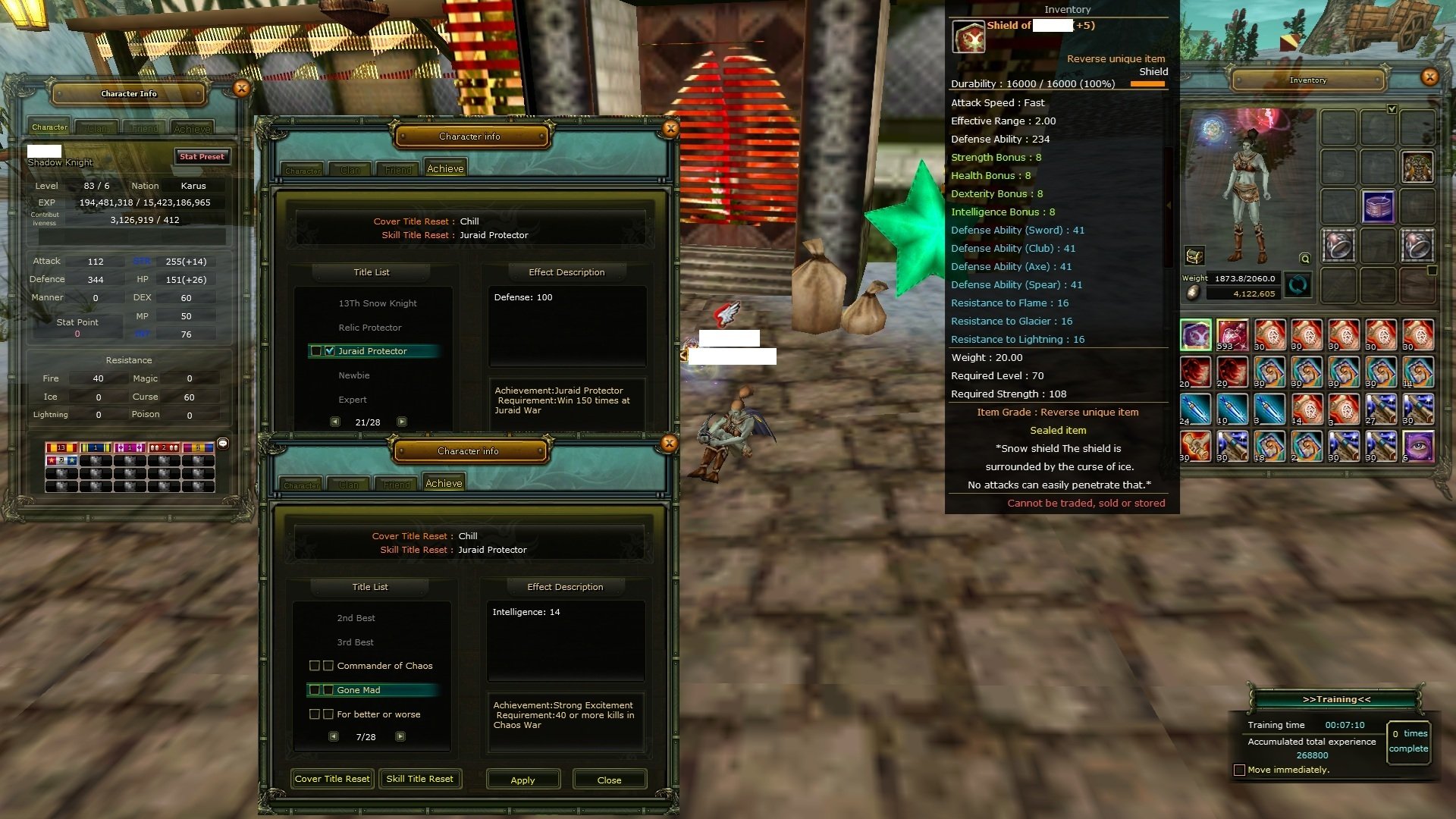Screen dimensions: 1456x819
Task: Click the Stat Preset button
Action: click(201, 156)
